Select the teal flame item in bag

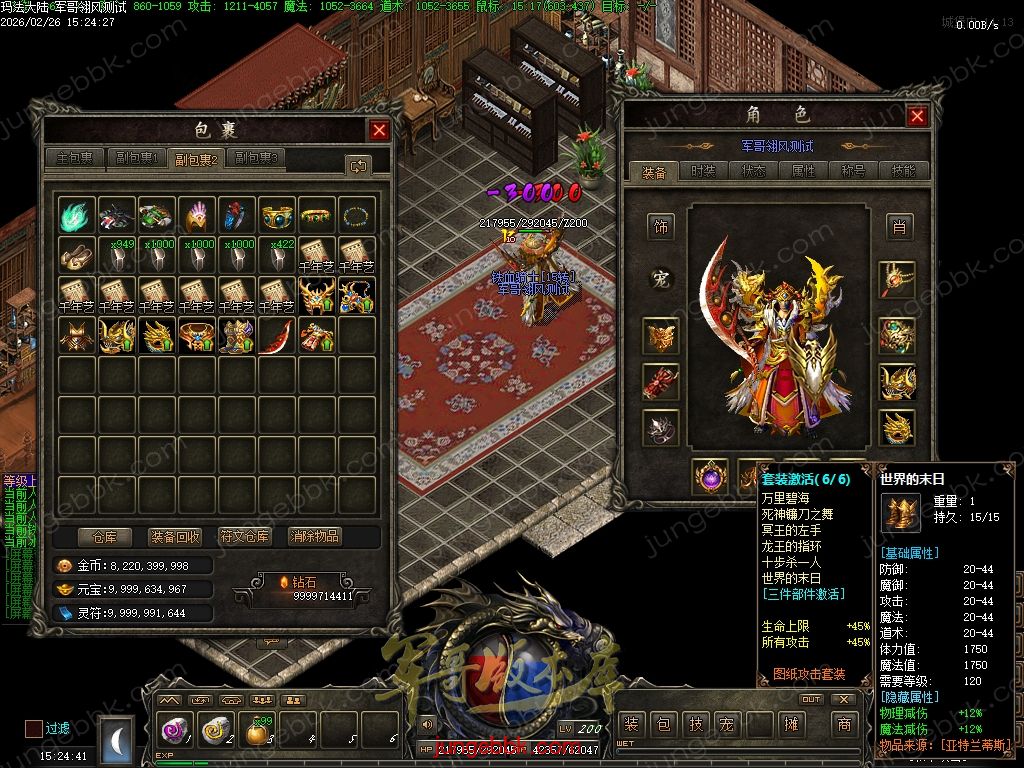(77, 215)
